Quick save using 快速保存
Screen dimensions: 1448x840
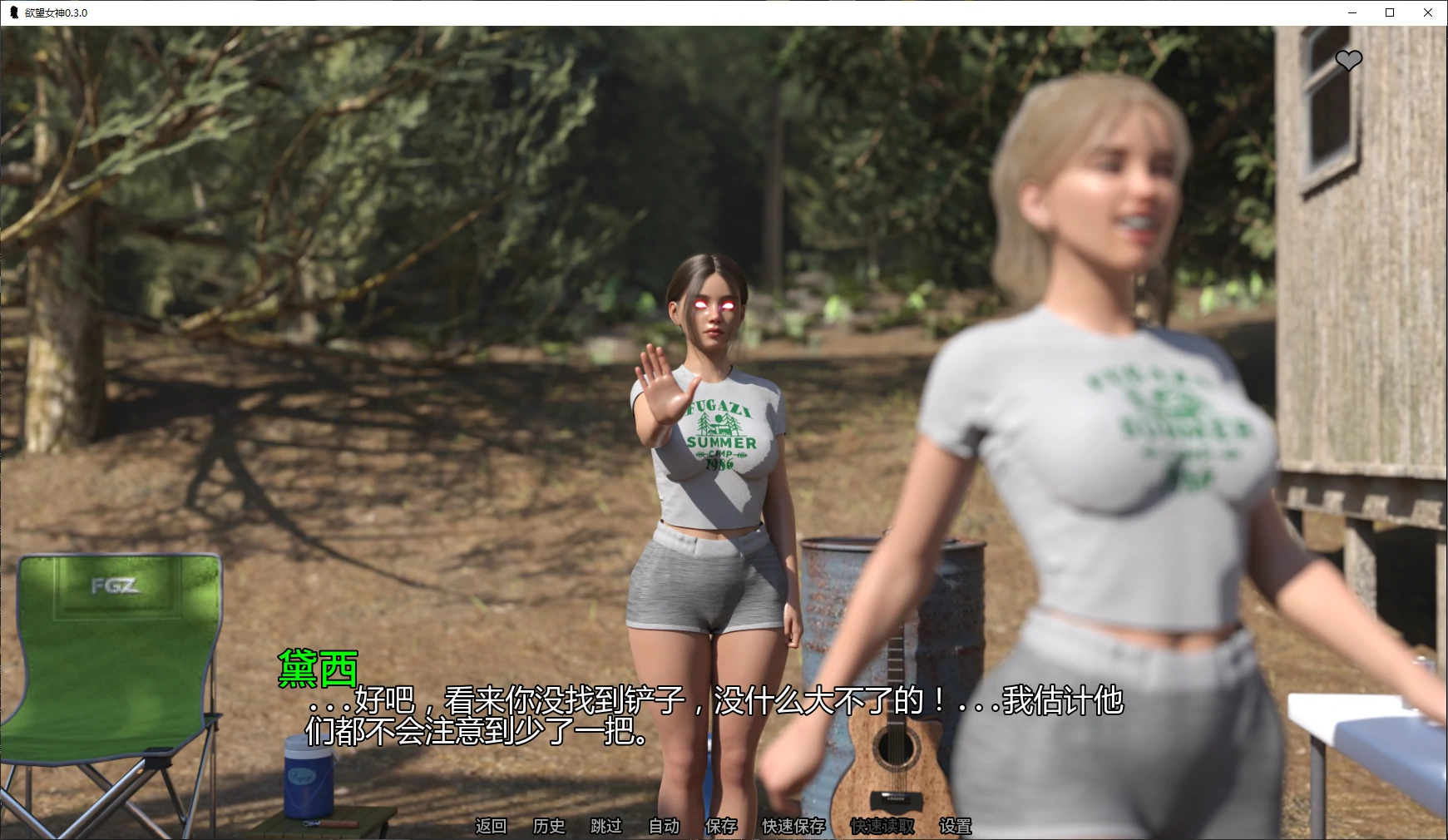793,826
